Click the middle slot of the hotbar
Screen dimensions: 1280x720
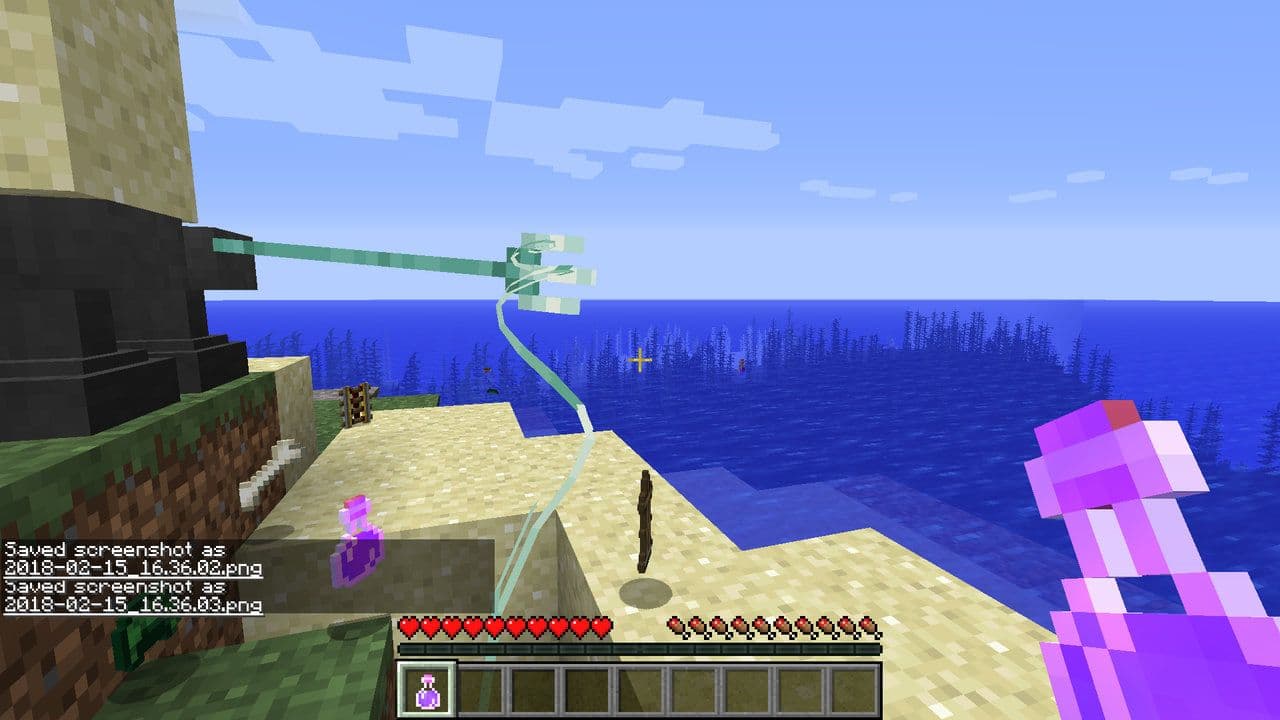(x=640, y=690)
